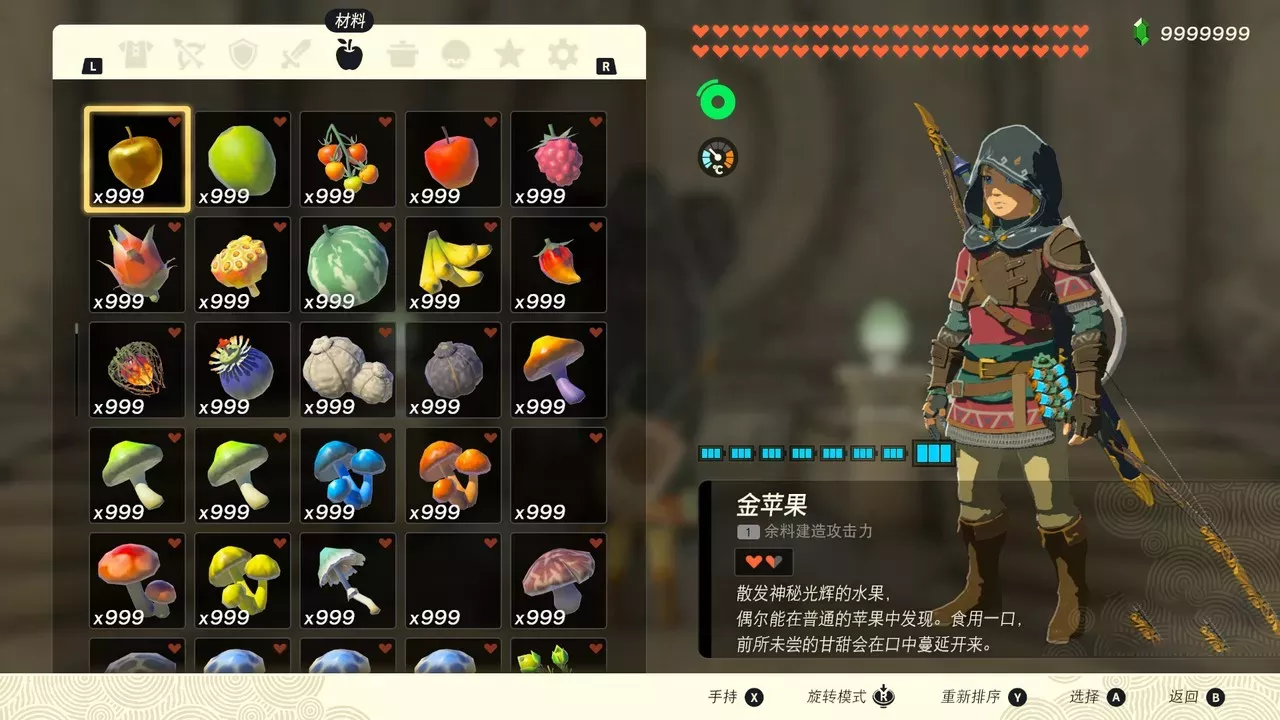
Task: Select the fleet-lotus seeds slot
Action: tap(243, 264)
